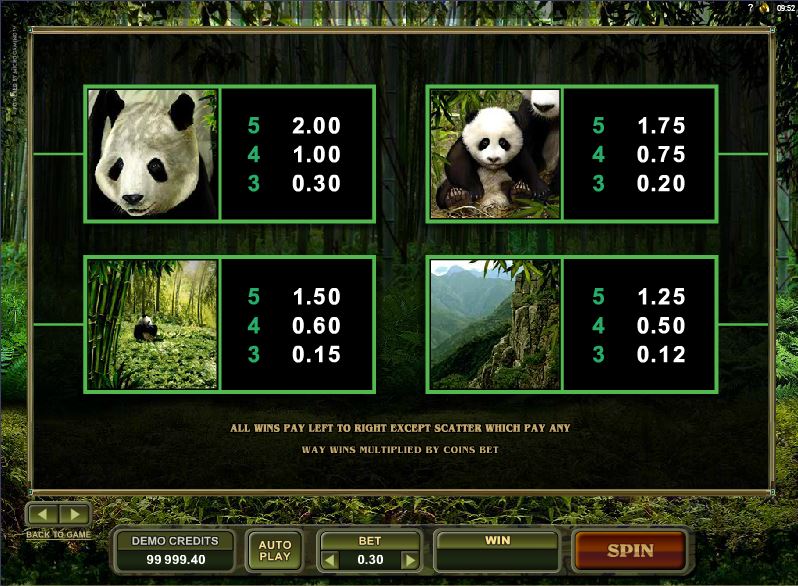Open help with the question mark icon
Image resolution: width=798 pixels, height=586 pixels.
[749, 8]
